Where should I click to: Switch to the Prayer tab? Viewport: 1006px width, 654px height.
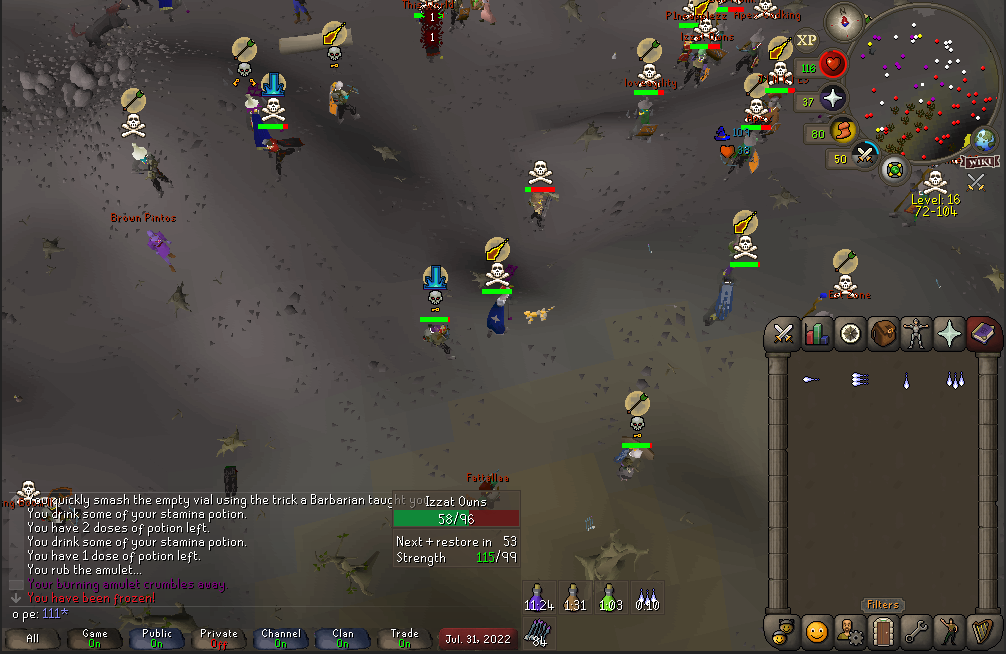point(949,334)
